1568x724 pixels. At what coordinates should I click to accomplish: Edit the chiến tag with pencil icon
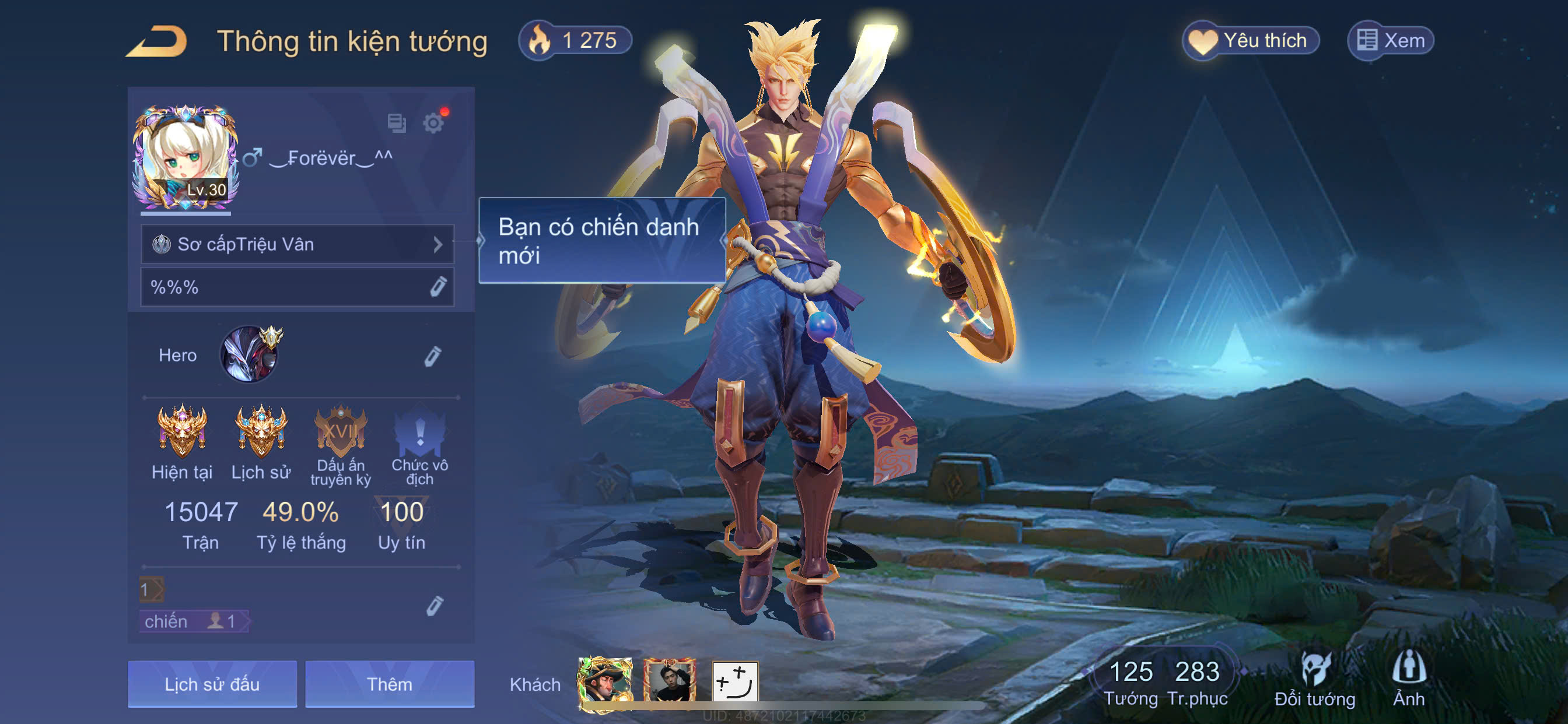tap(434, 605)
